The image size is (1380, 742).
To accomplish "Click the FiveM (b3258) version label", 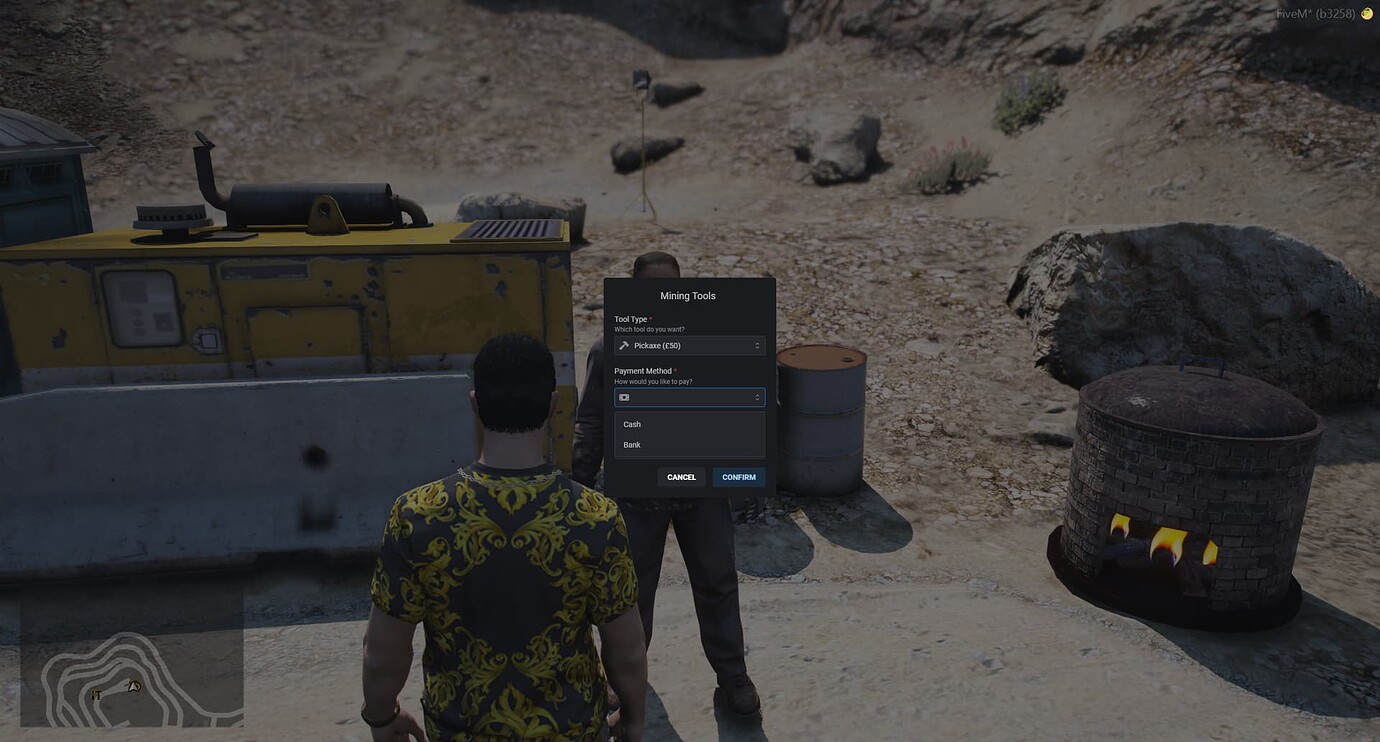I will click(x=1316, y=14).
